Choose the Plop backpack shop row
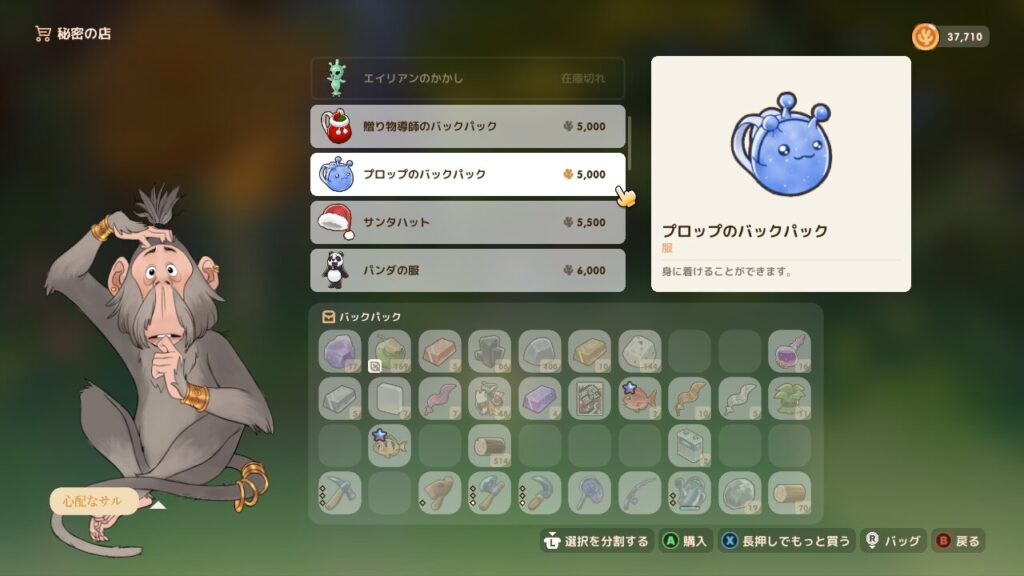 (467, 174)
